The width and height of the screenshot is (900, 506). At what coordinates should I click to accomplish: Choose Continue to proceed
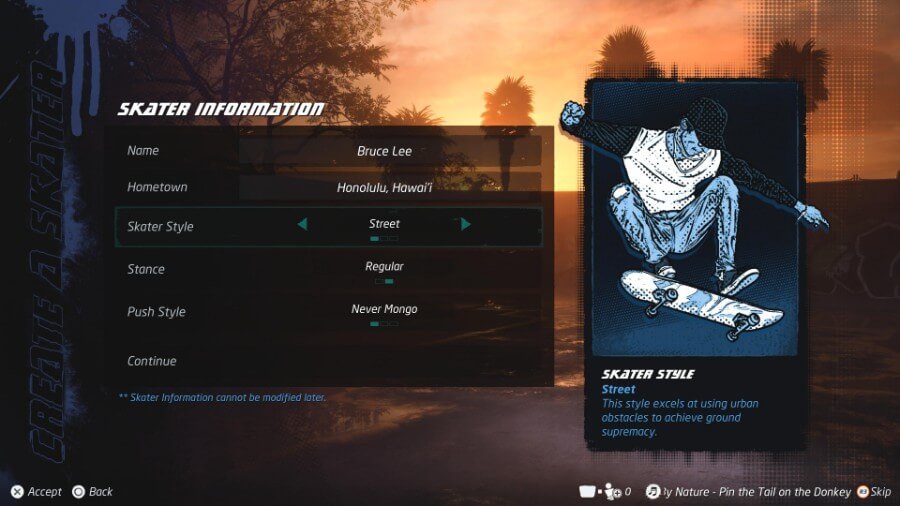[152, 361]
